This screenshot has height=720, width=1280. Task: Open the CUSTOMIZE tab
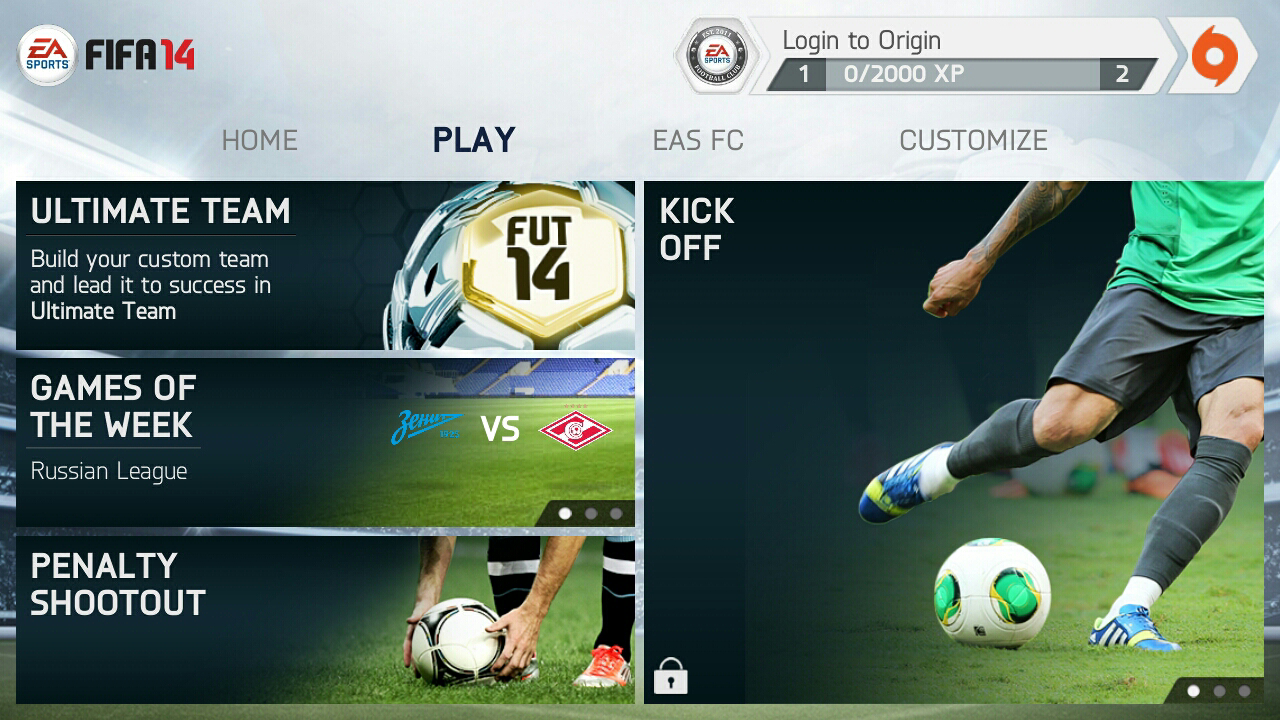click(973, 140)
